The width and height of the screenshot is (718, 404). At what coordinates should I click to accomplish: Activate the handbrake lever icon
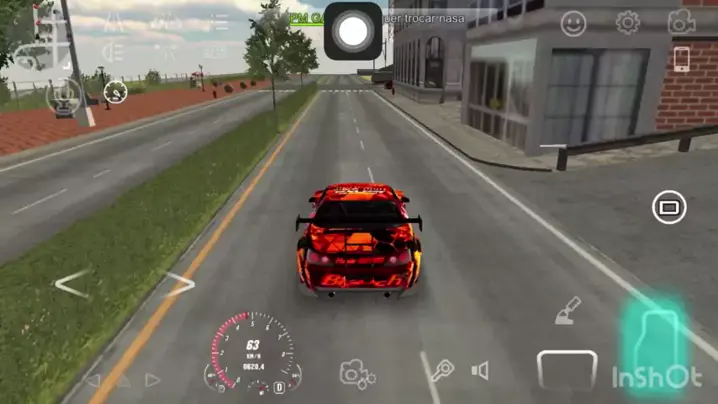(568, 311)
